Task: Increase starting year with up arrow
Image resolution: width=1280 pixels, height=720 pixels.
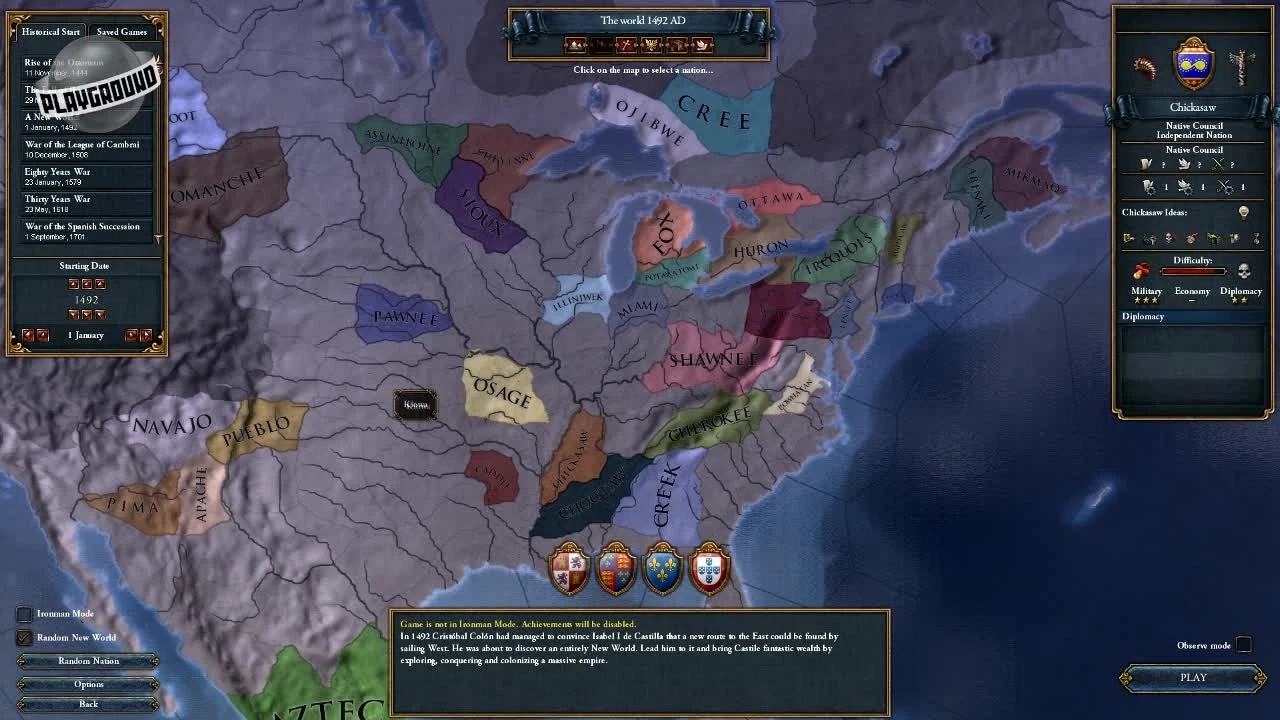Action: click(x=87, y=284)
